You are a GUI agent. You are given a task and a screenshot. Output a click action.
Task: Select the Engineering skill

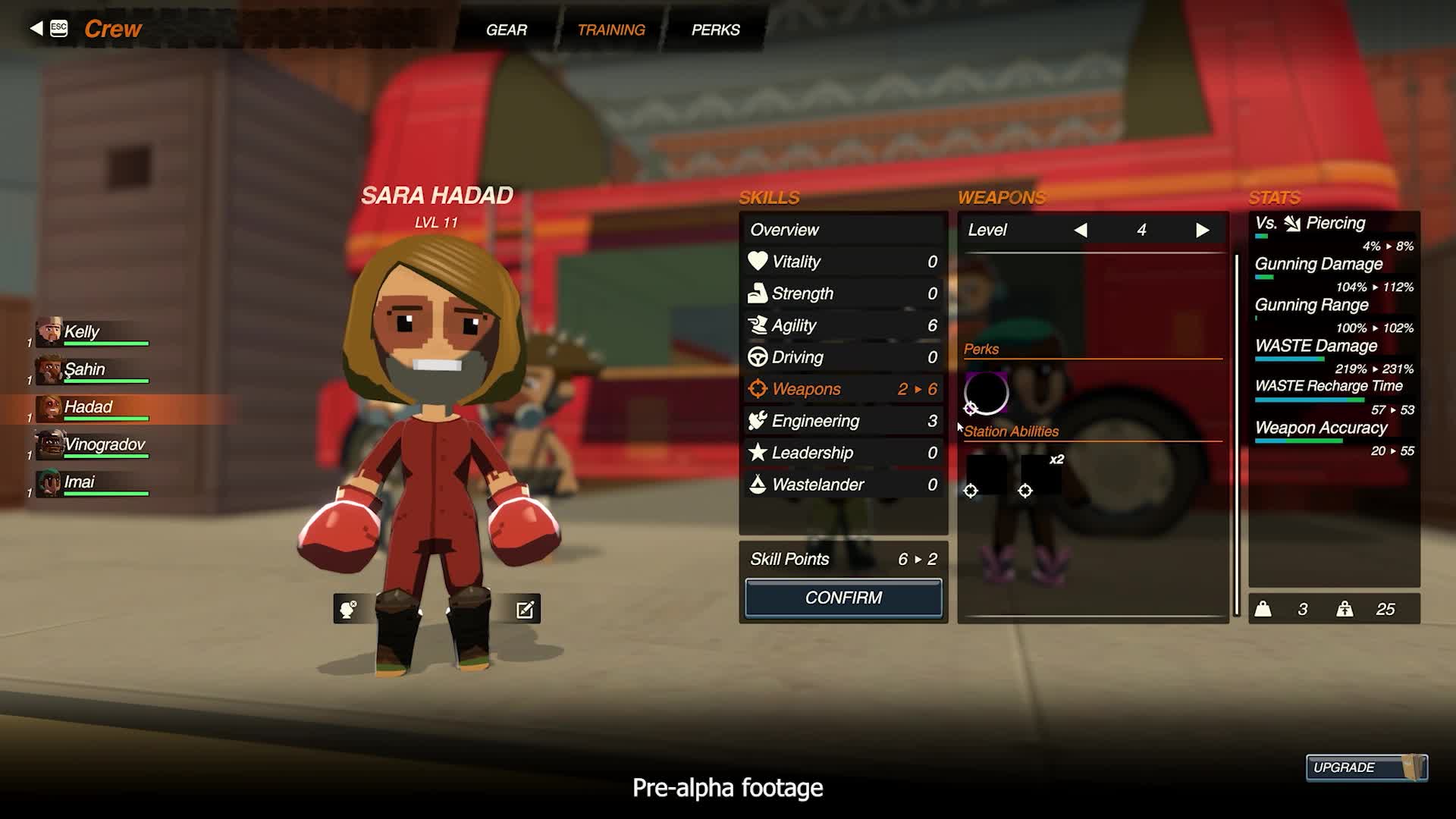click(843, 421)
